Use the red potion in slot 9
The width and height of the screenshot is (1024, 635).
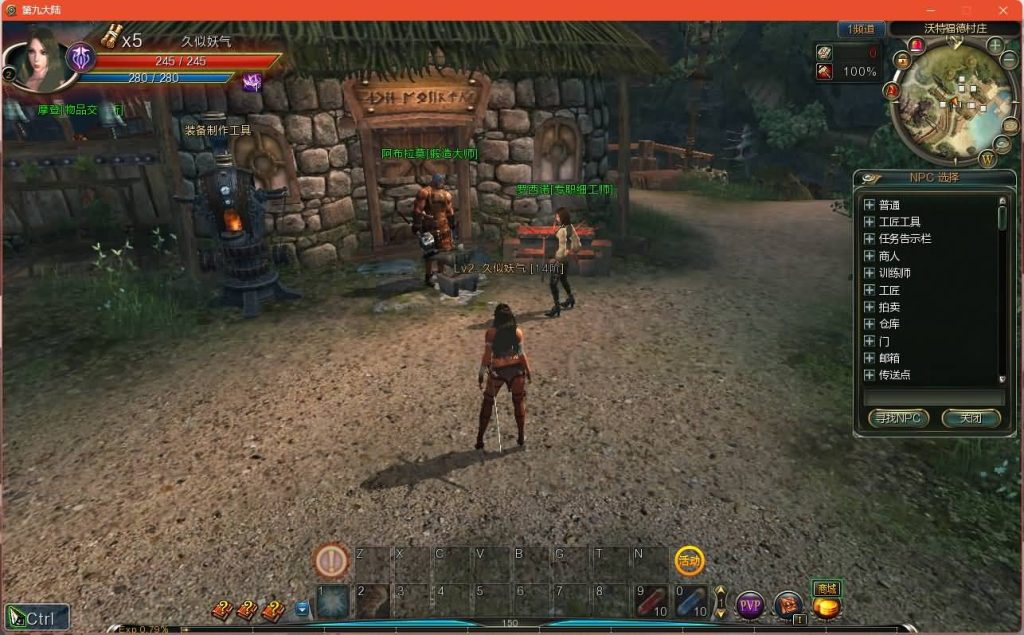pos(653,601)
